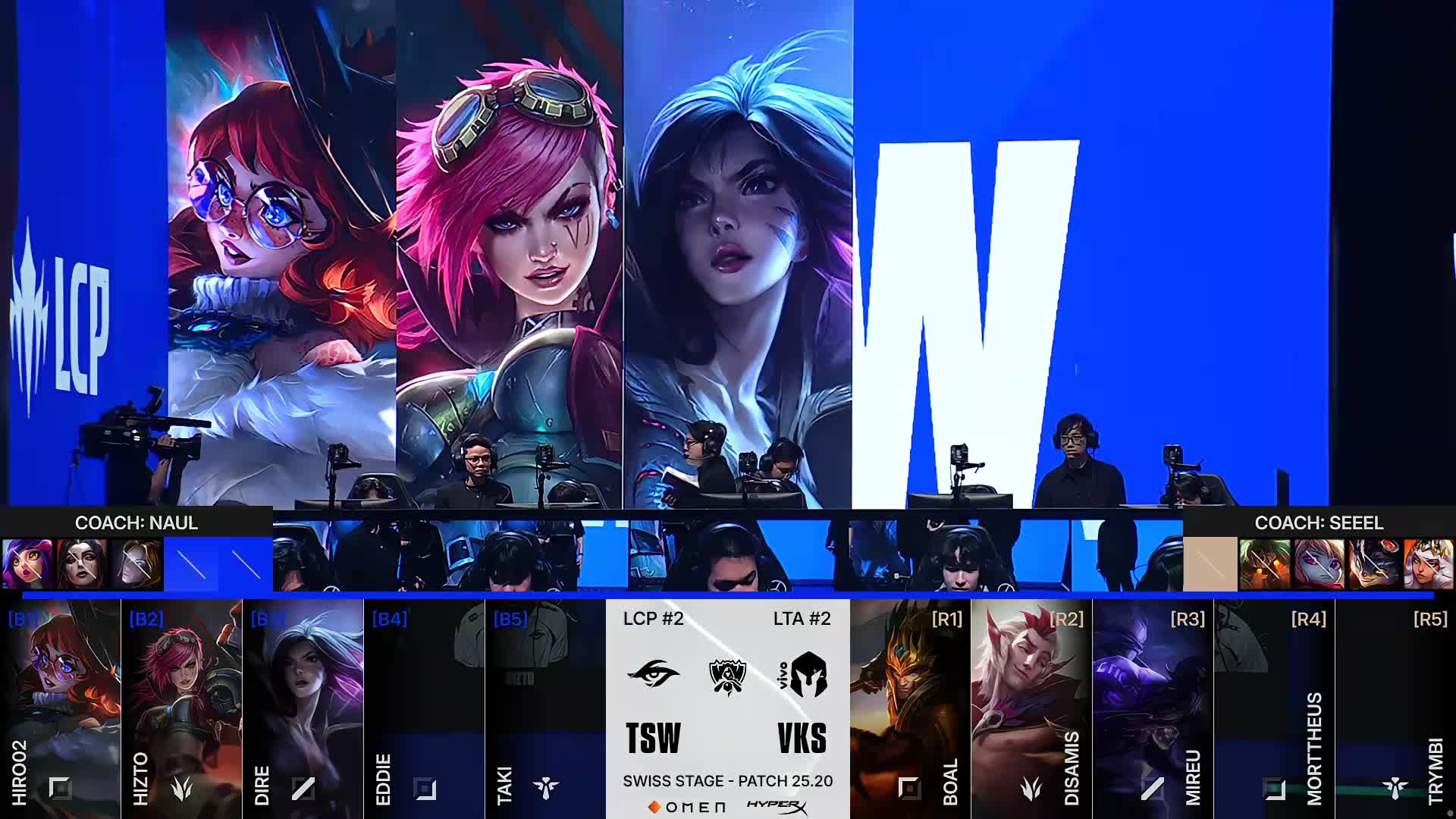Click the banned Qiyana icon
The width and height of the screenshot is (1456, 819).
[x=1429, y=563]
